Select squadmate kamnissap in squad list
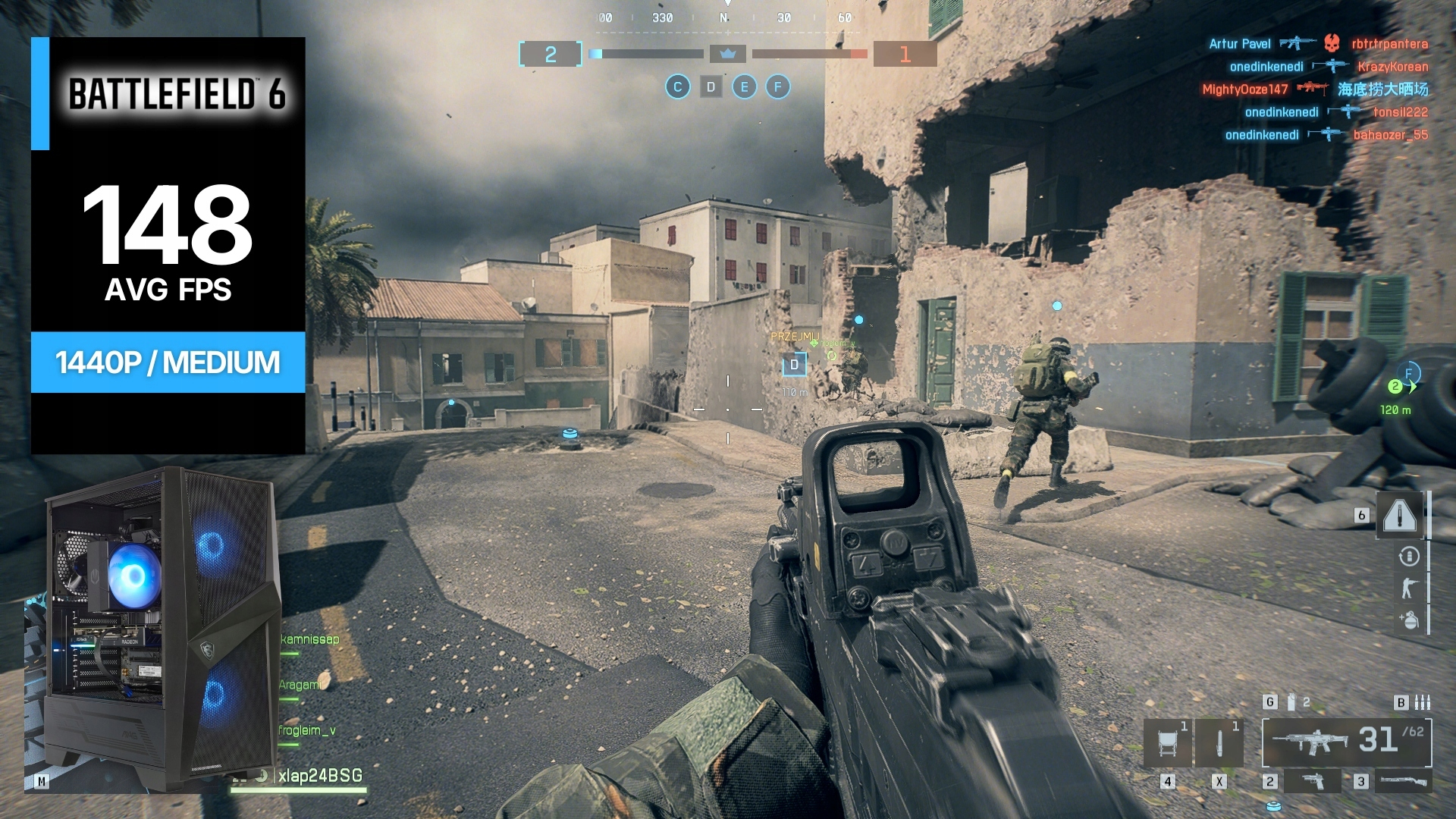This screenshot has width=1456, height=819. point(310,639)
